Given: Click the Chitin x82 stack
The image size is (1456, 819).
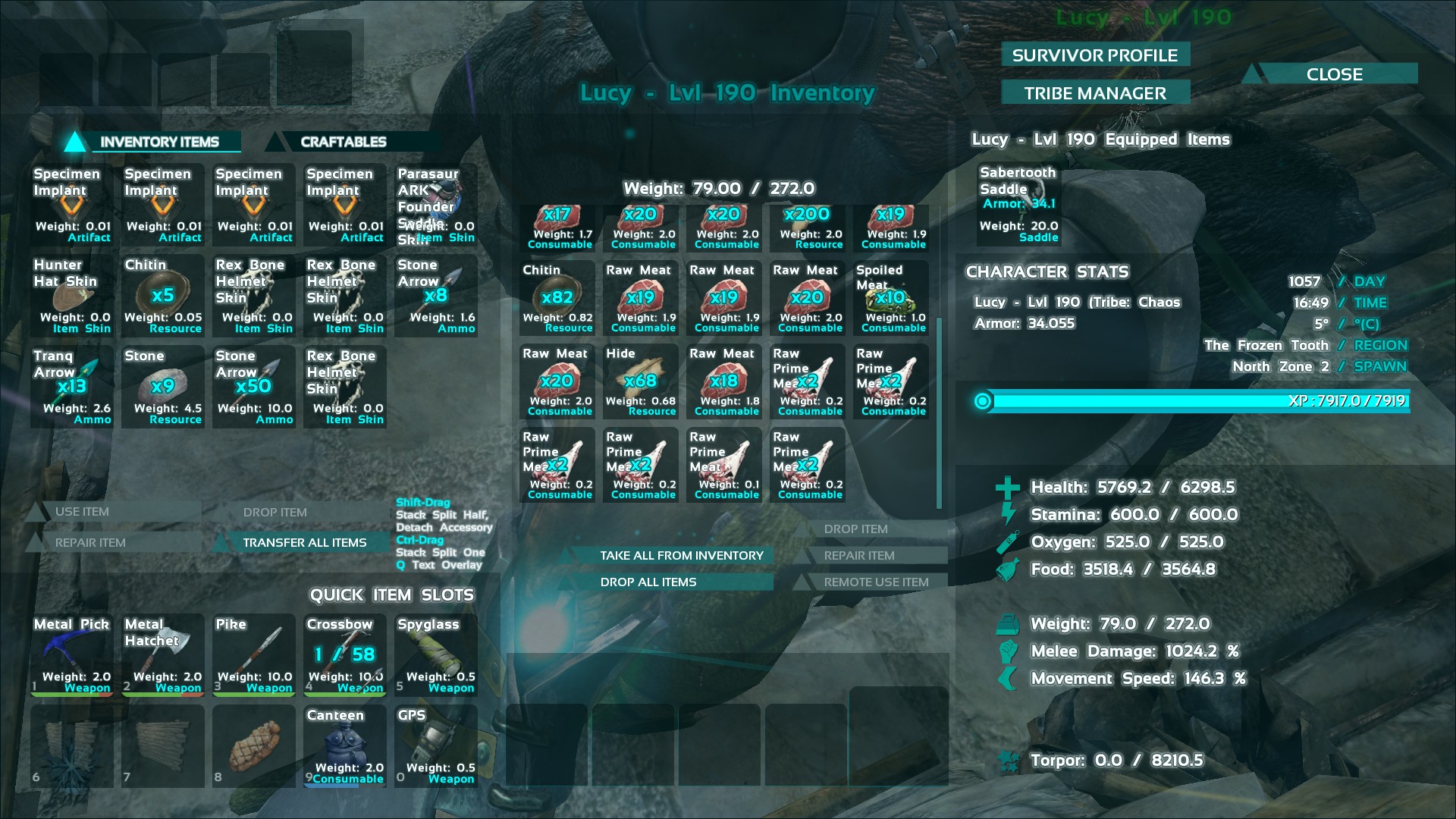Looking at the screenshot, I should pos(557,297).
